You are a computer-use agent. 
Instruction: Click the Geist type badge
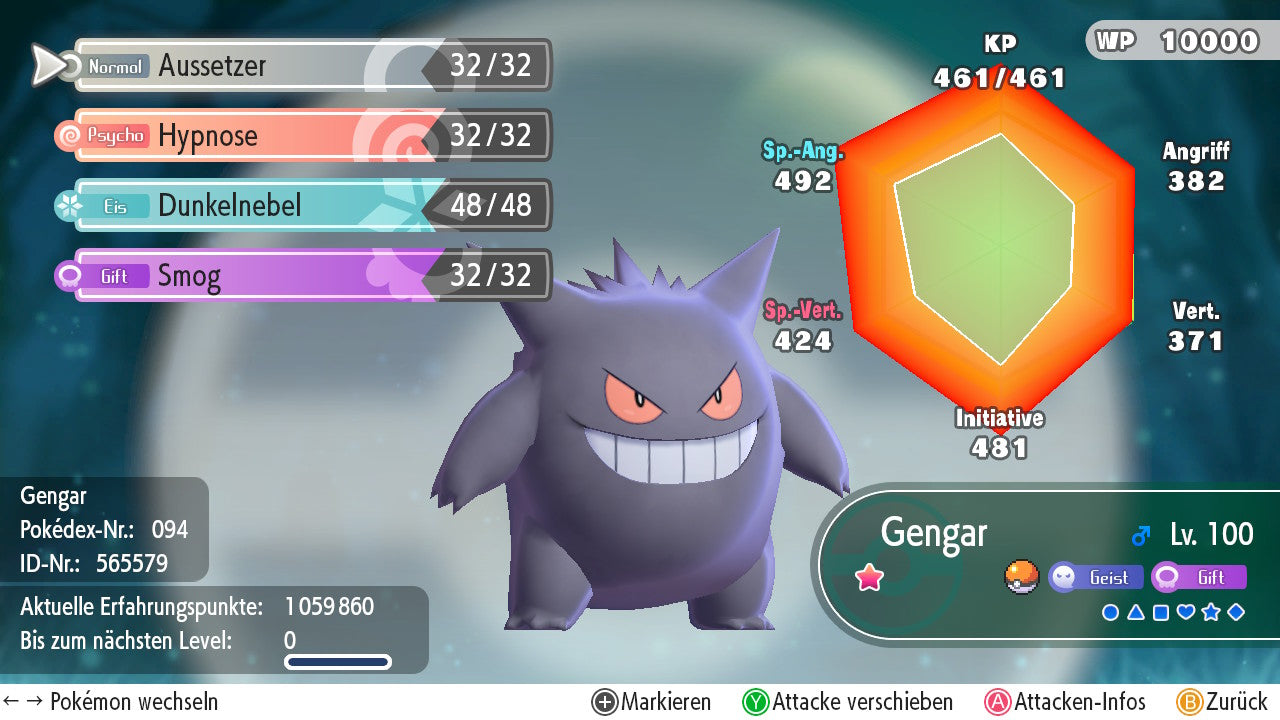[x=1096, y=578]
